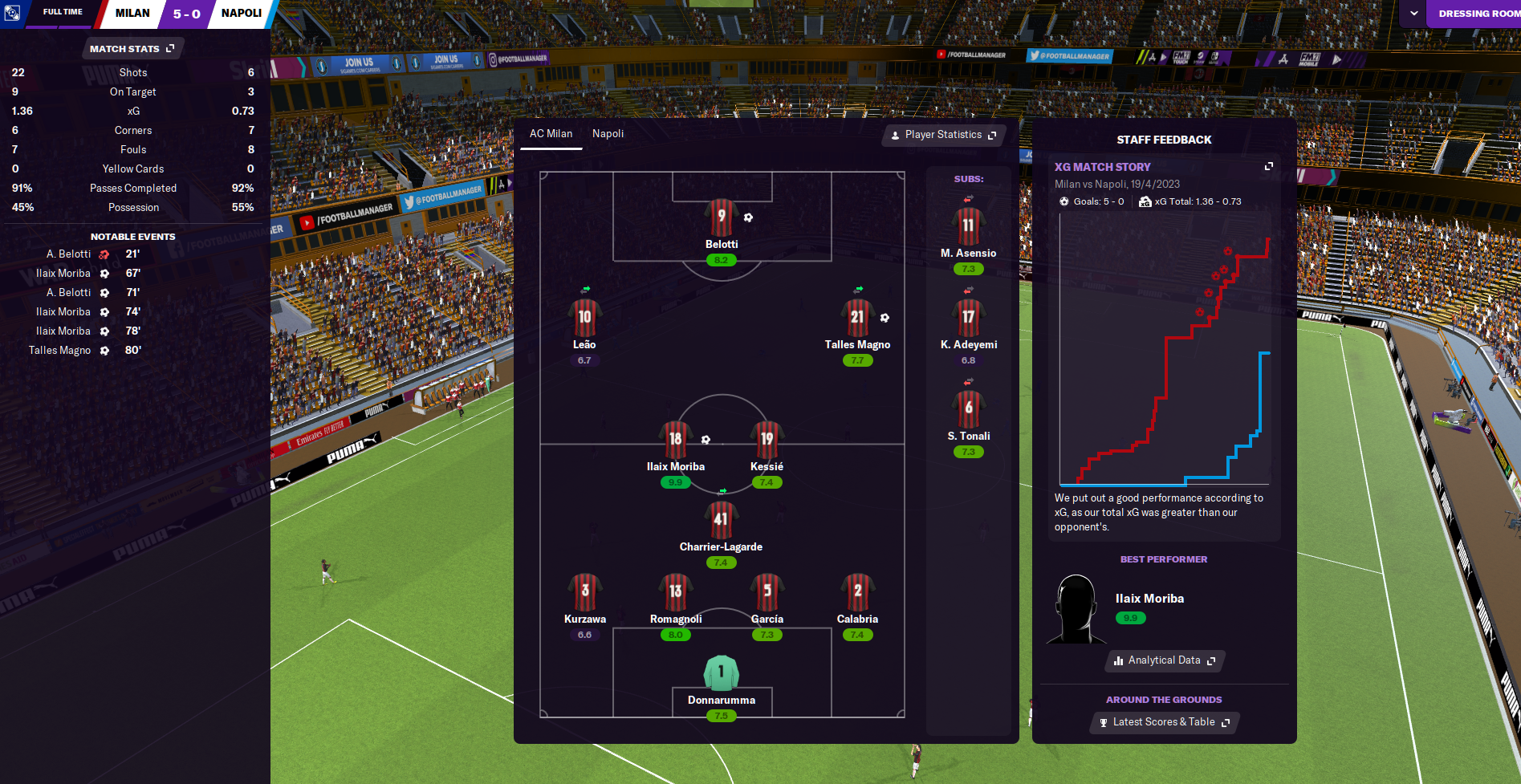This screenshot has width=1521, height=784.
Task: Show Latest Scores & Table
Action: point(1164,722)
